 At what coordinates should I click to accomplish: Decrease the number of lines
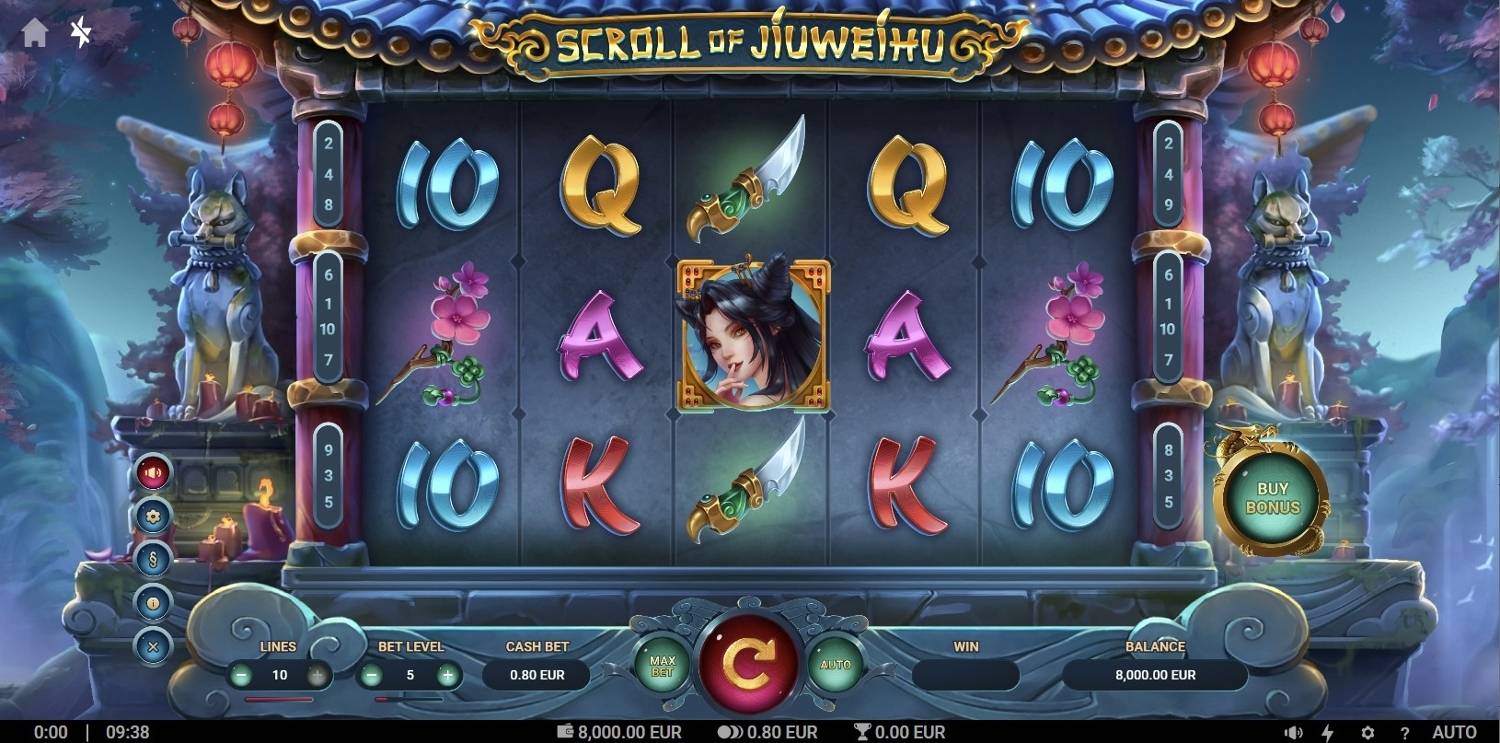243,675
